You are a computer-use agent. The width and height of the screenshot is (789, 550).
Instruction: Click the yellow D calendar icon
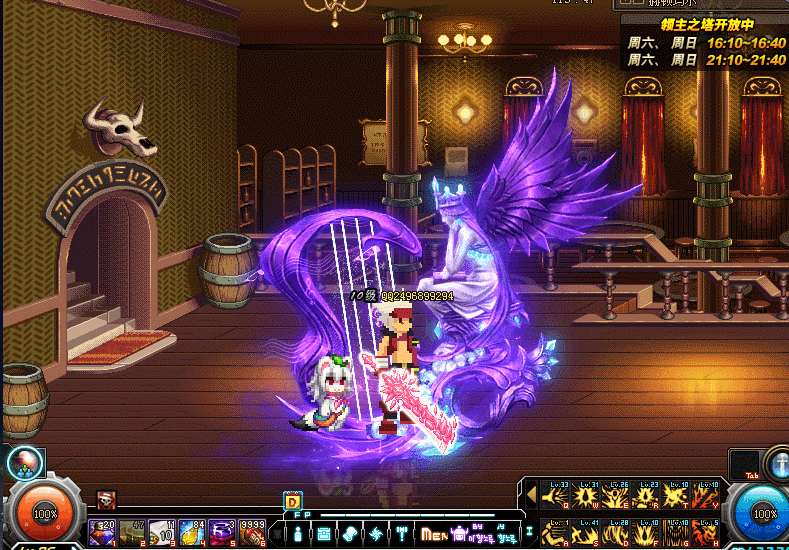tap(293, 501)
